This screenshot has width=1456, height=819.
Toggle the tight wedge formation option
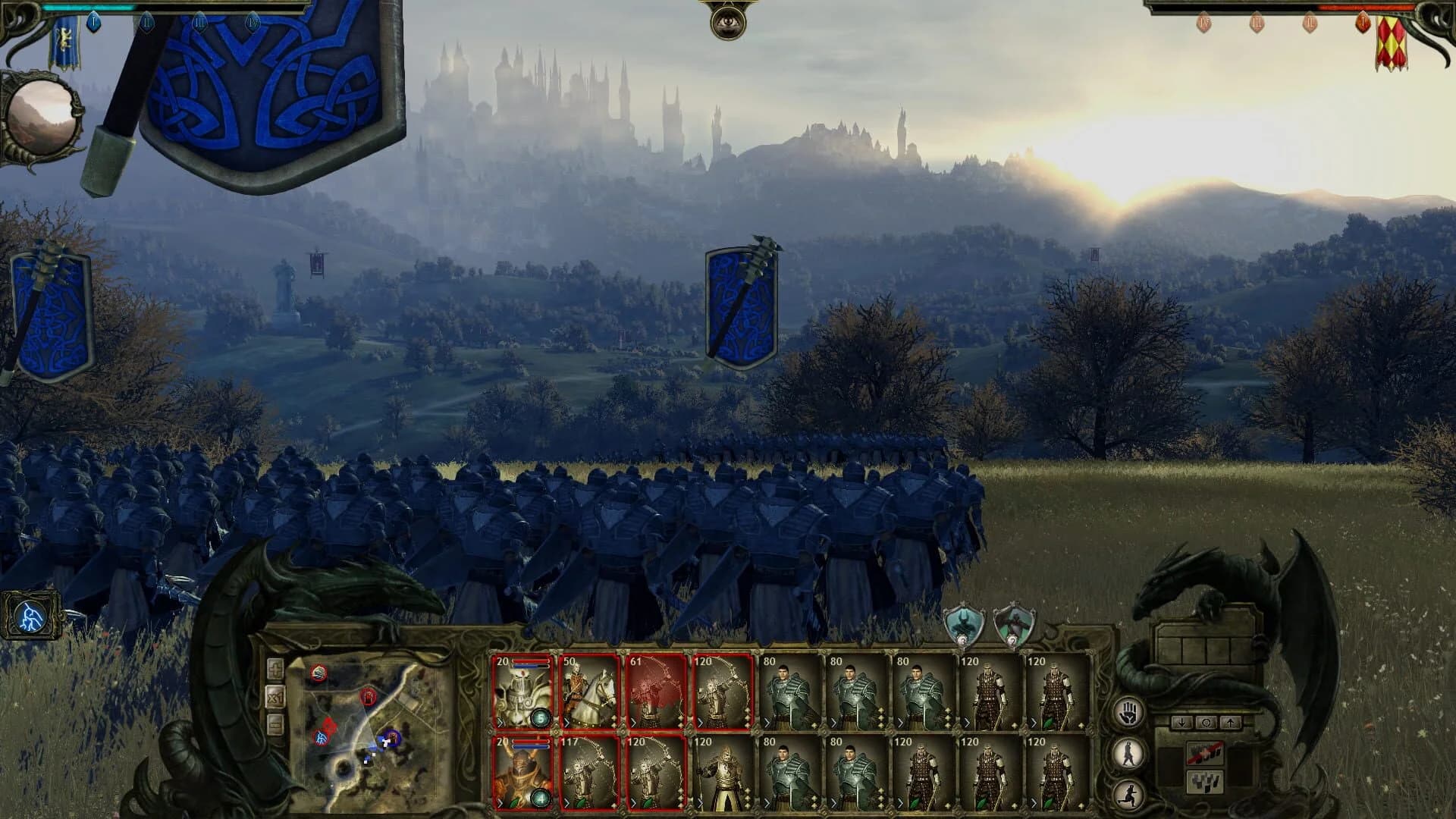[1206, 782]
